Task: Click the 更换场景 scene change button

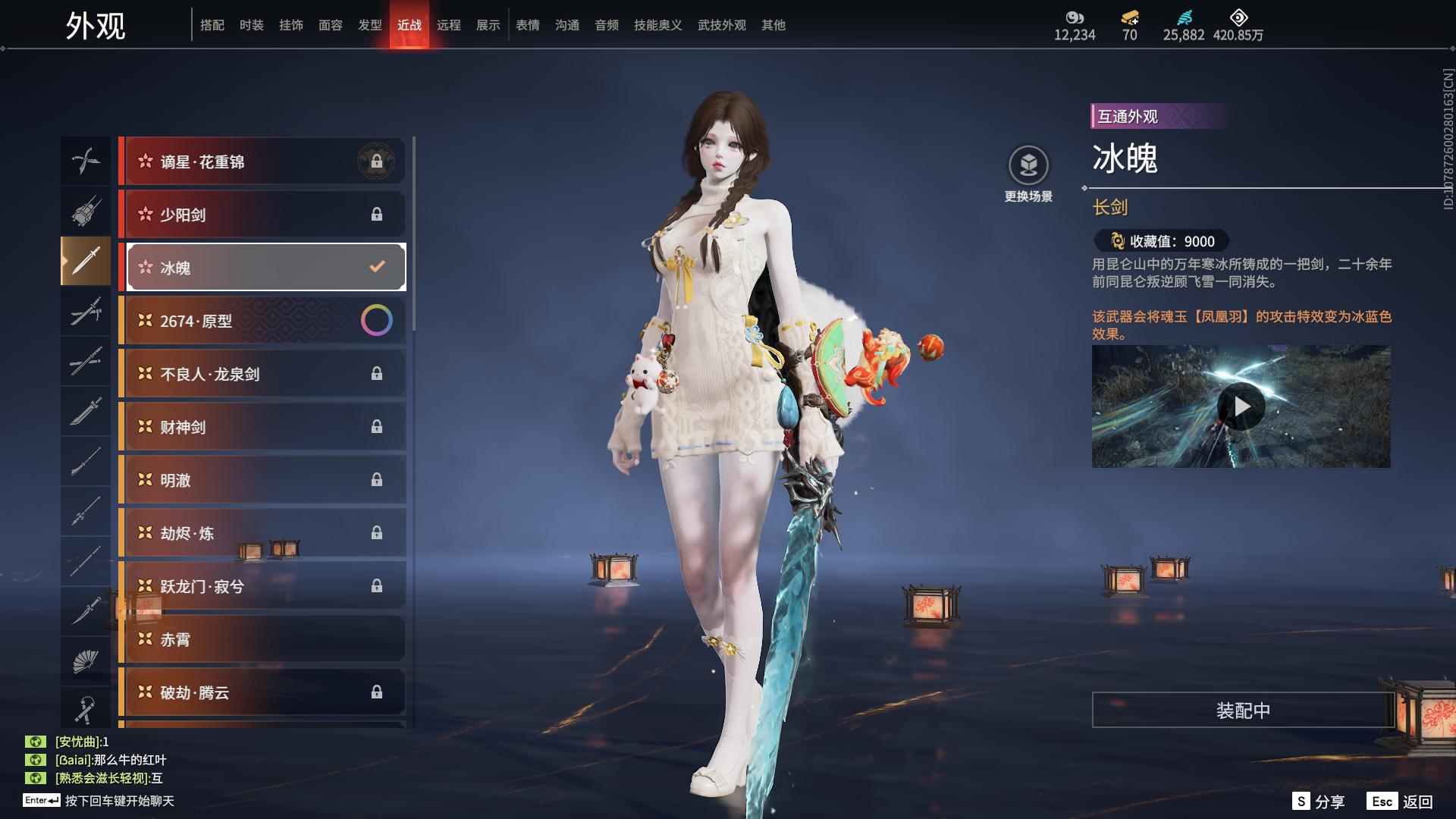Action: point(1028,174)
